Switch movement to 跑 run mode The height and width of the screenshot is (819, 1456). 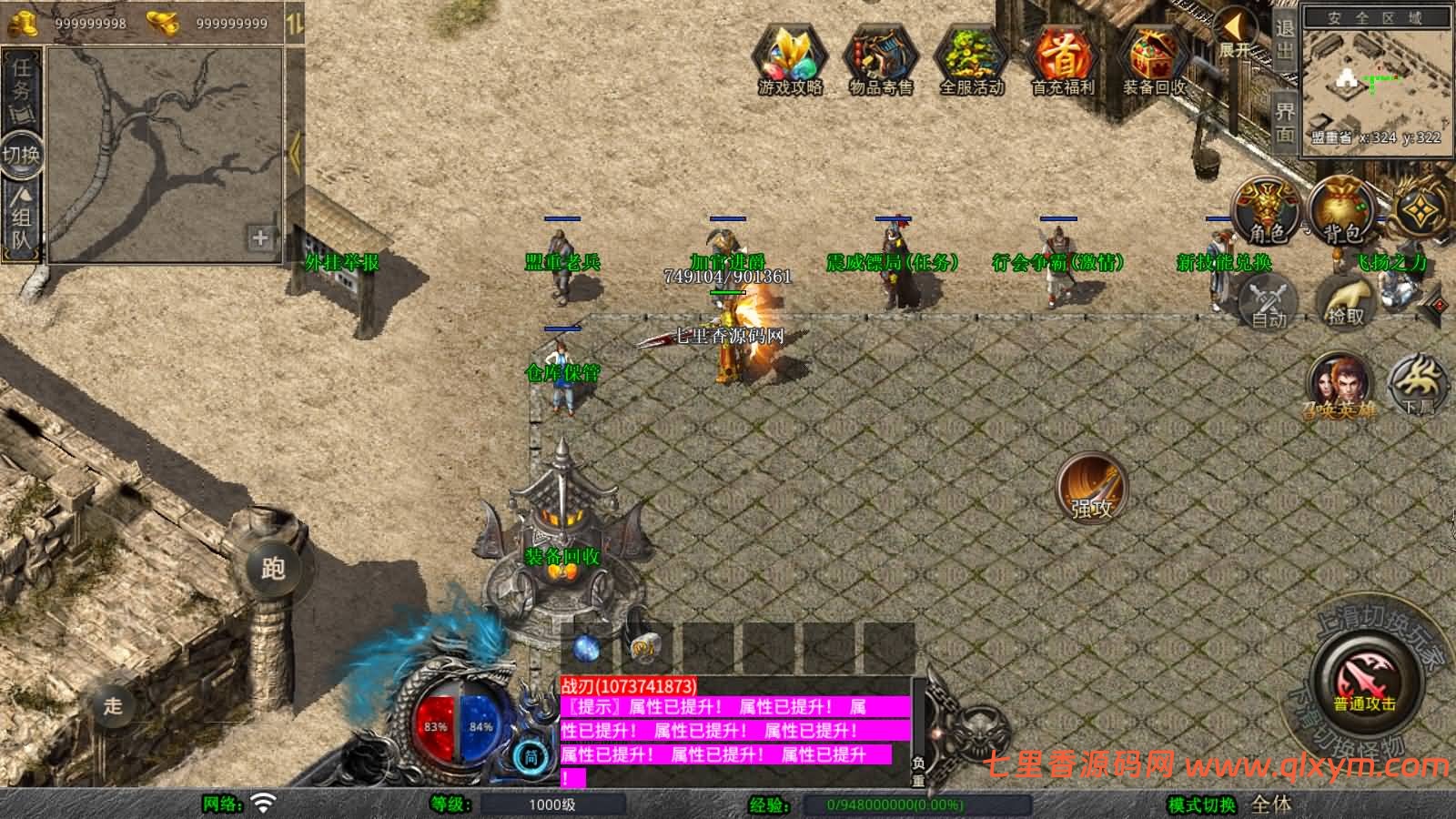tap(273, 569)
